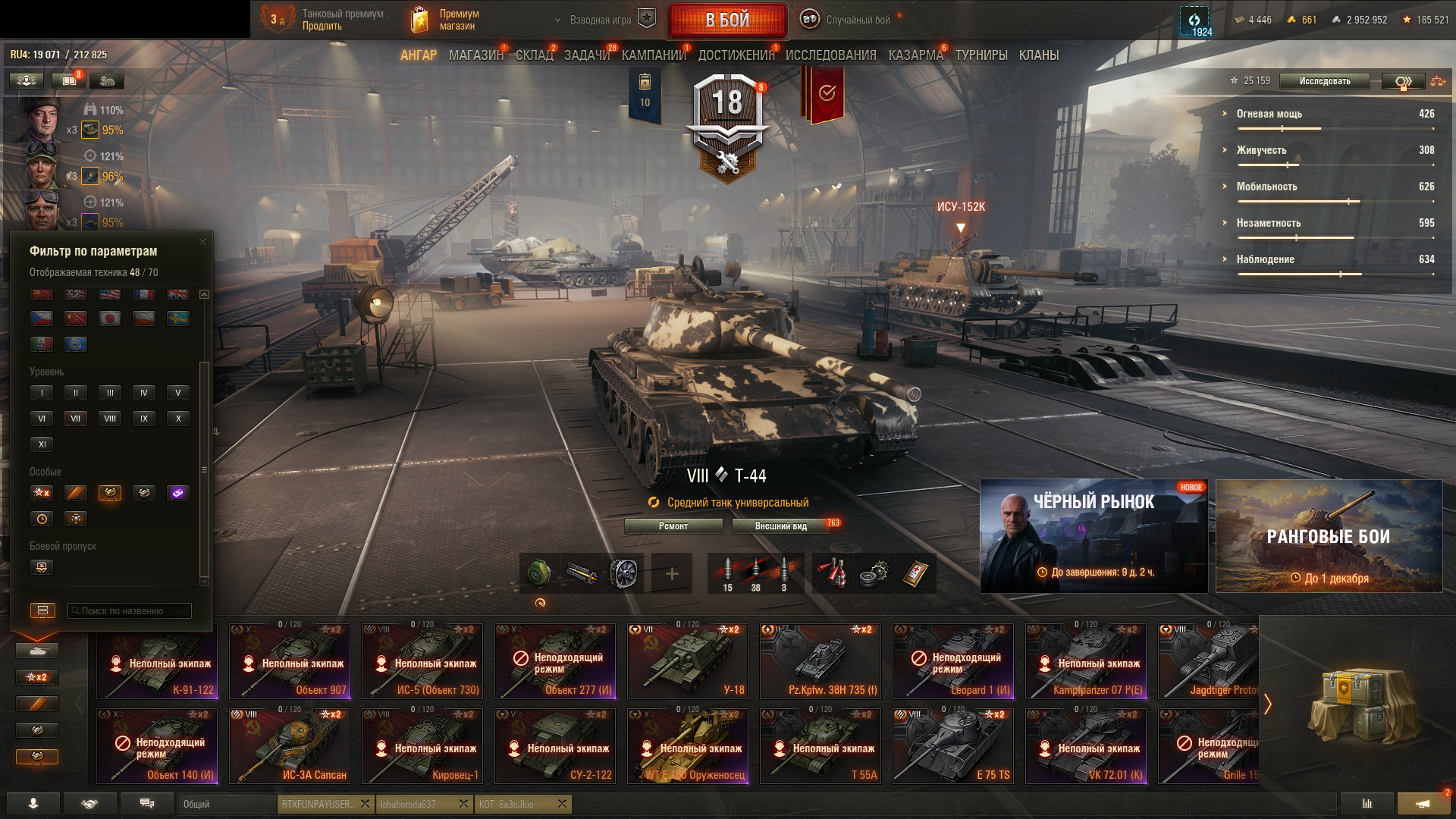This screenshot has width=1456, height=819.
Task: Toggle tier X level filter
Action: click(x=178, y=419)
